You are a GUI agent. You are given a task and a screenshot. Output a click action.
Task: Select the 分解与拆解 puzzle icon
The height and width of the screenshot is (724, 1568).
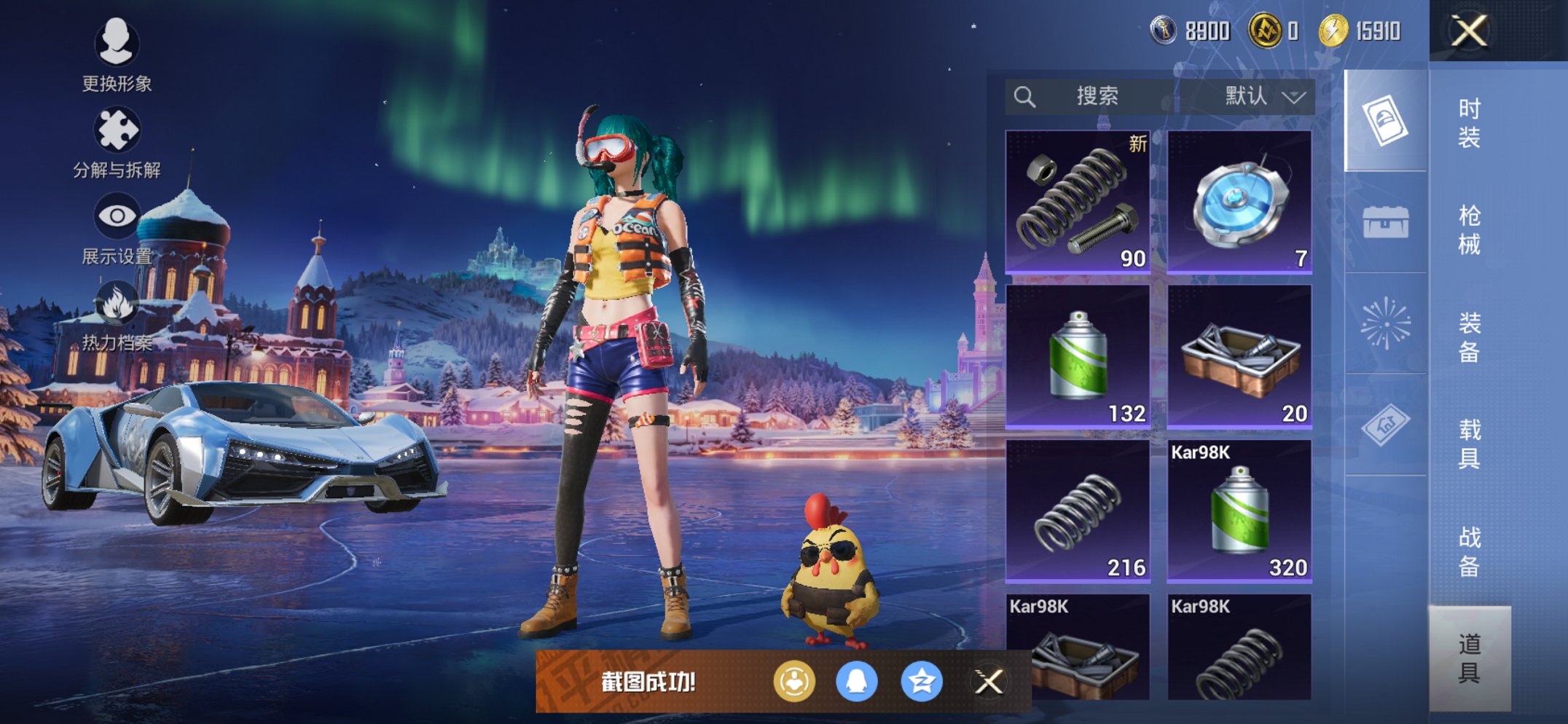(117, 130)
